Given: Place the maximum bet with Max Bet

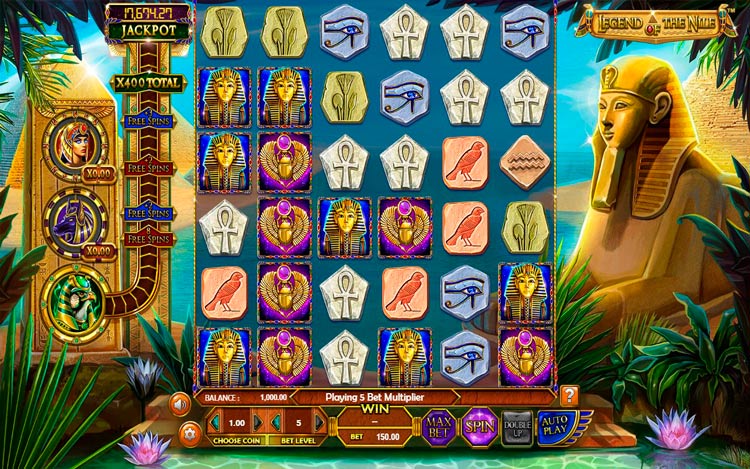Looking at the screenshot, I should click(x=437, y=426).
